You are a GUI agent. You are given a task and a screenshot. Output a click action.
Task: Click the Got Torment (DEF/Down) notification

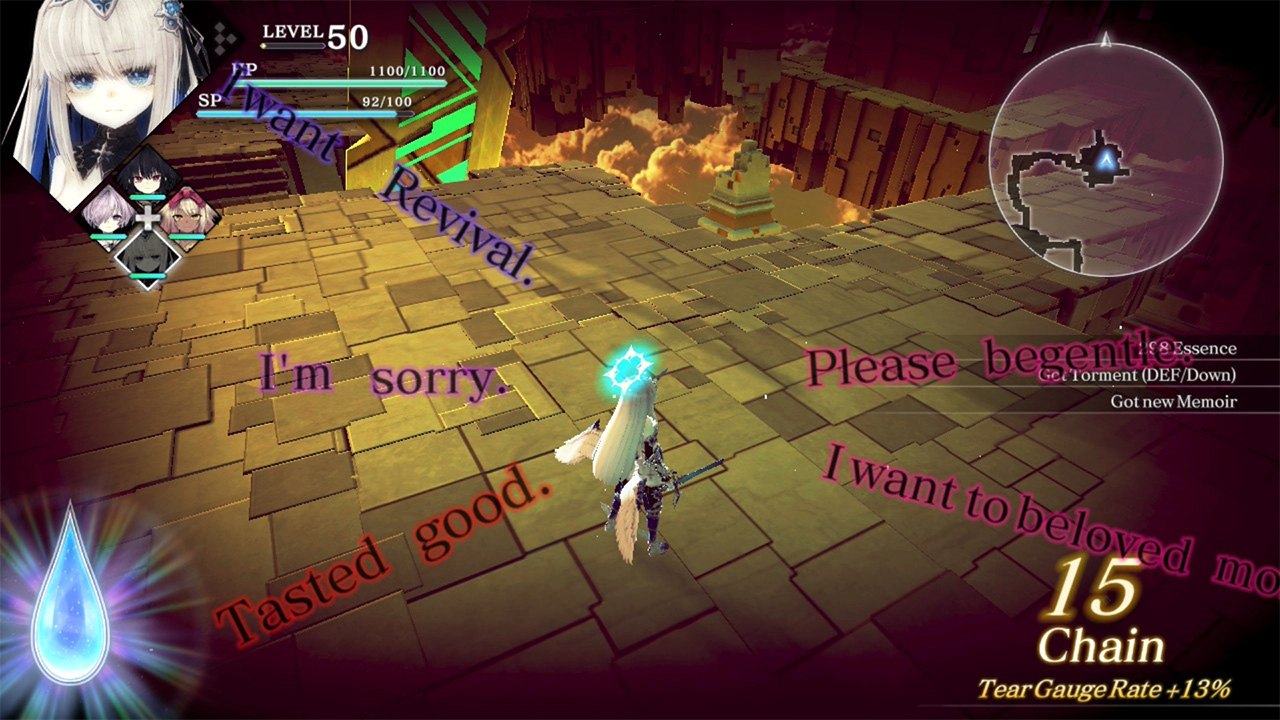[1140, 375]
